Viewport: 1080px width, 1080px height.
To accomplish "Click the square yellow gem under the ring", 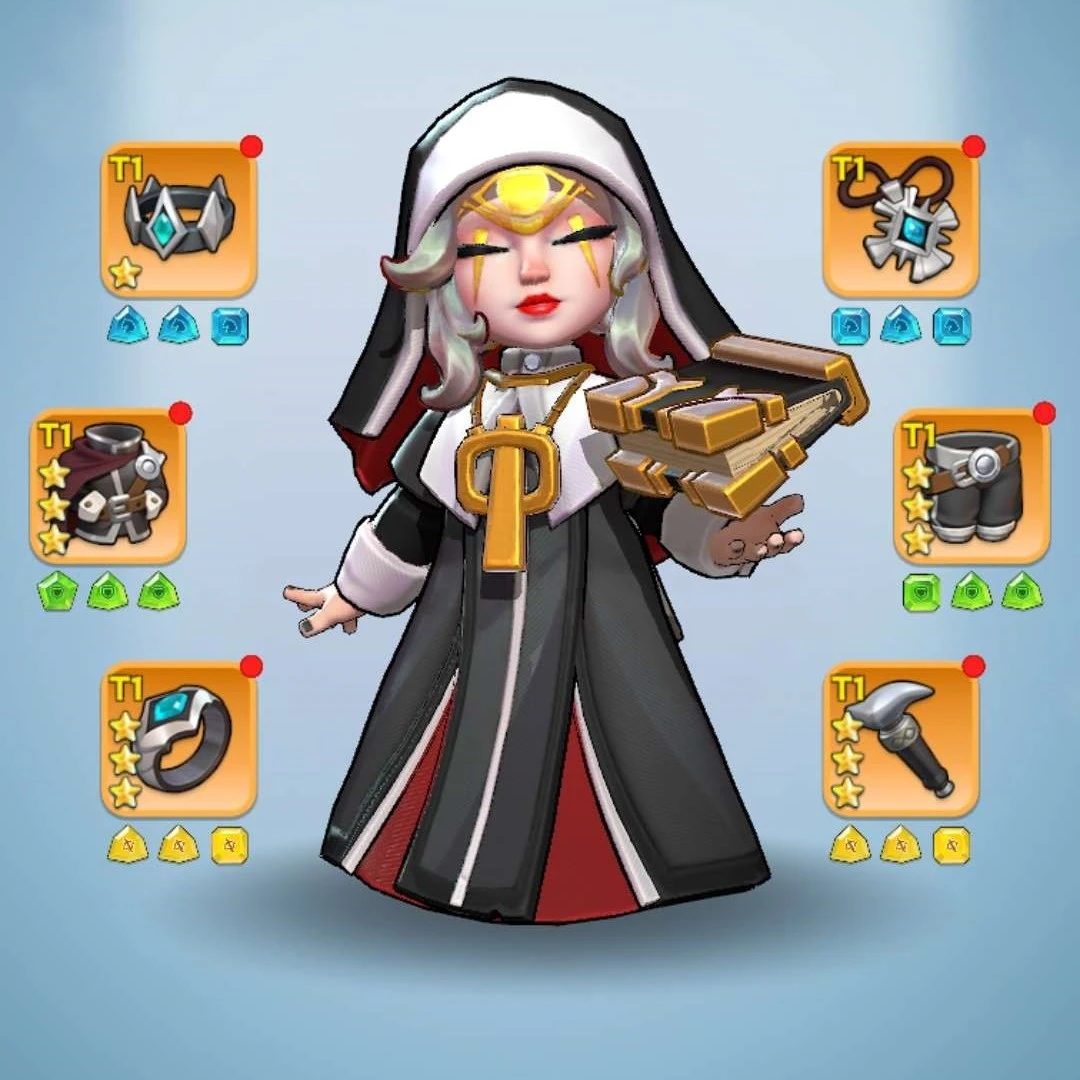I will (230, 846).
